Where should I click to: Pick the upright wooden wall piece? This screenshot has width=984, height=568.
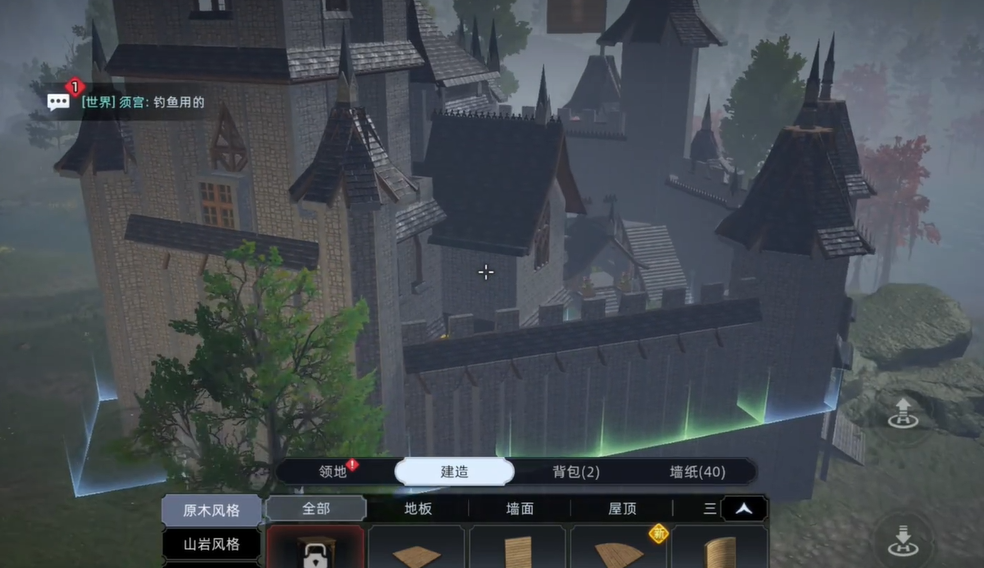click(x=518, y=550)
